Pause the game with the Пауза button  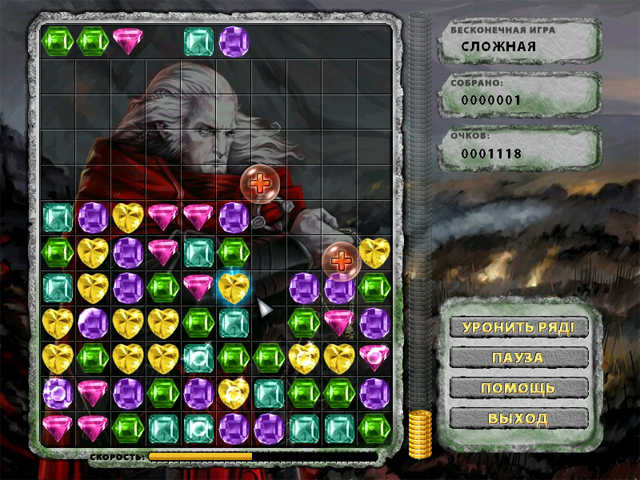[518, 357]
